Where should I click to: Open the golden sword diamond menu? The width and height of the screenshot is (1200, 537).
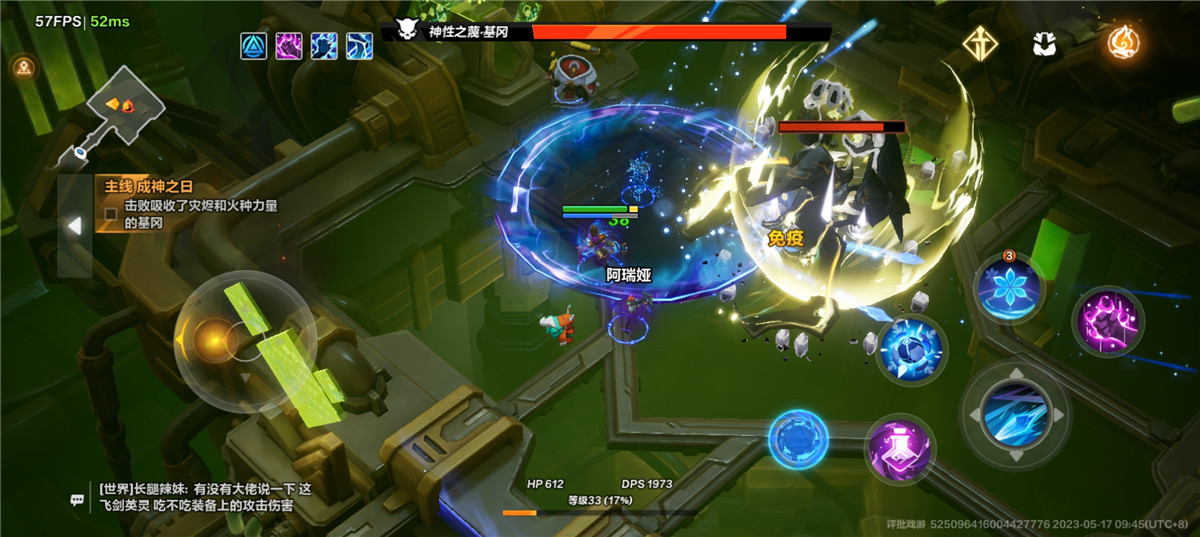(x=979, y=43)
